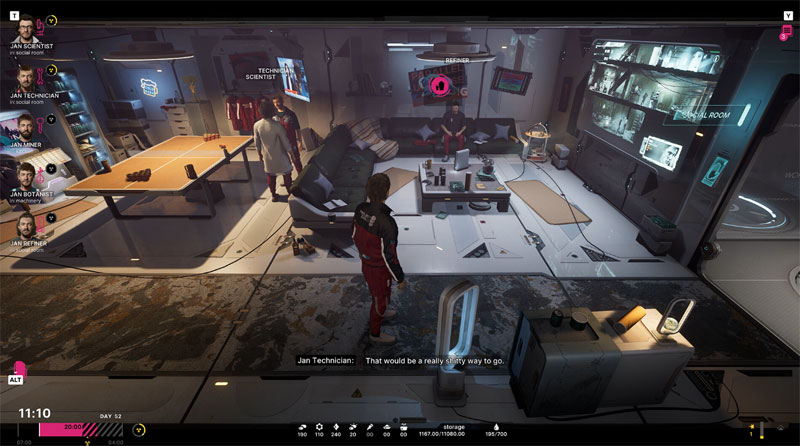Pick the Jan Refiner portrait

point(23,222)
